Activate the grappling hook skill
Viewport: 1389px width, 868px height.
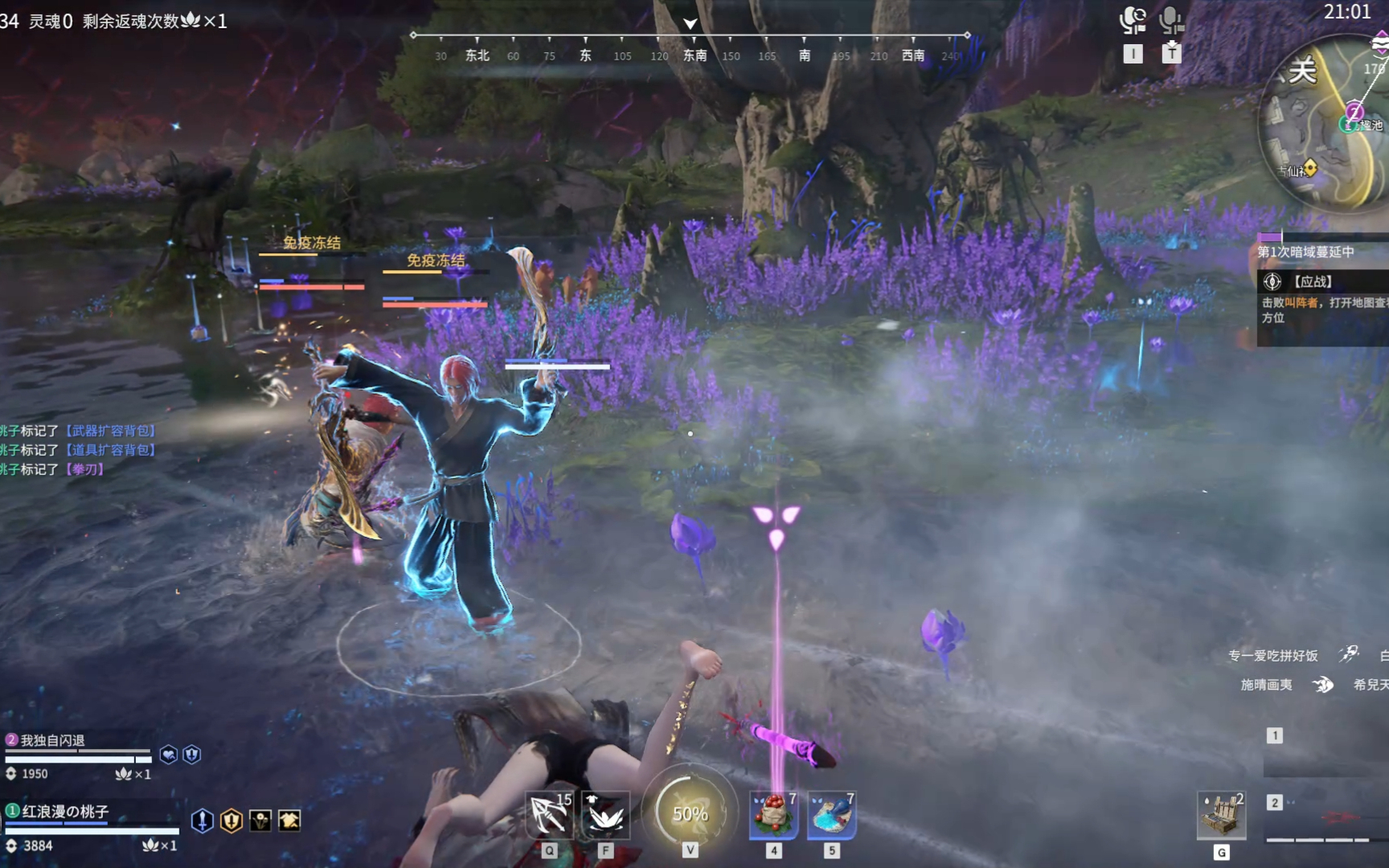tap(549, 815)
